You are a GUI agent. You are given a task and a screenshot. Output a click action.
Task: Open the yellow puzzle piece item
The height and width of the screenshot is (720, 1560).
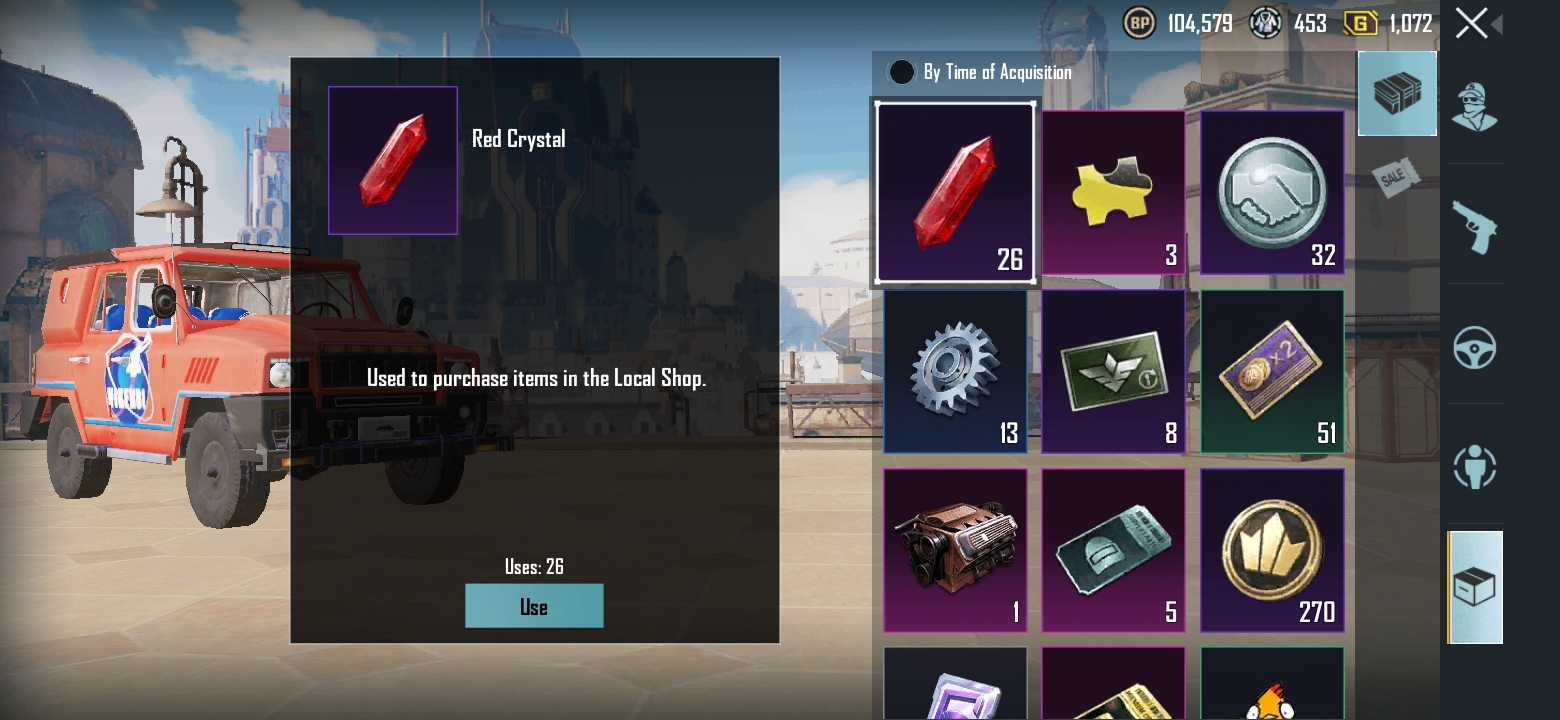click(x=1113, y=193)
